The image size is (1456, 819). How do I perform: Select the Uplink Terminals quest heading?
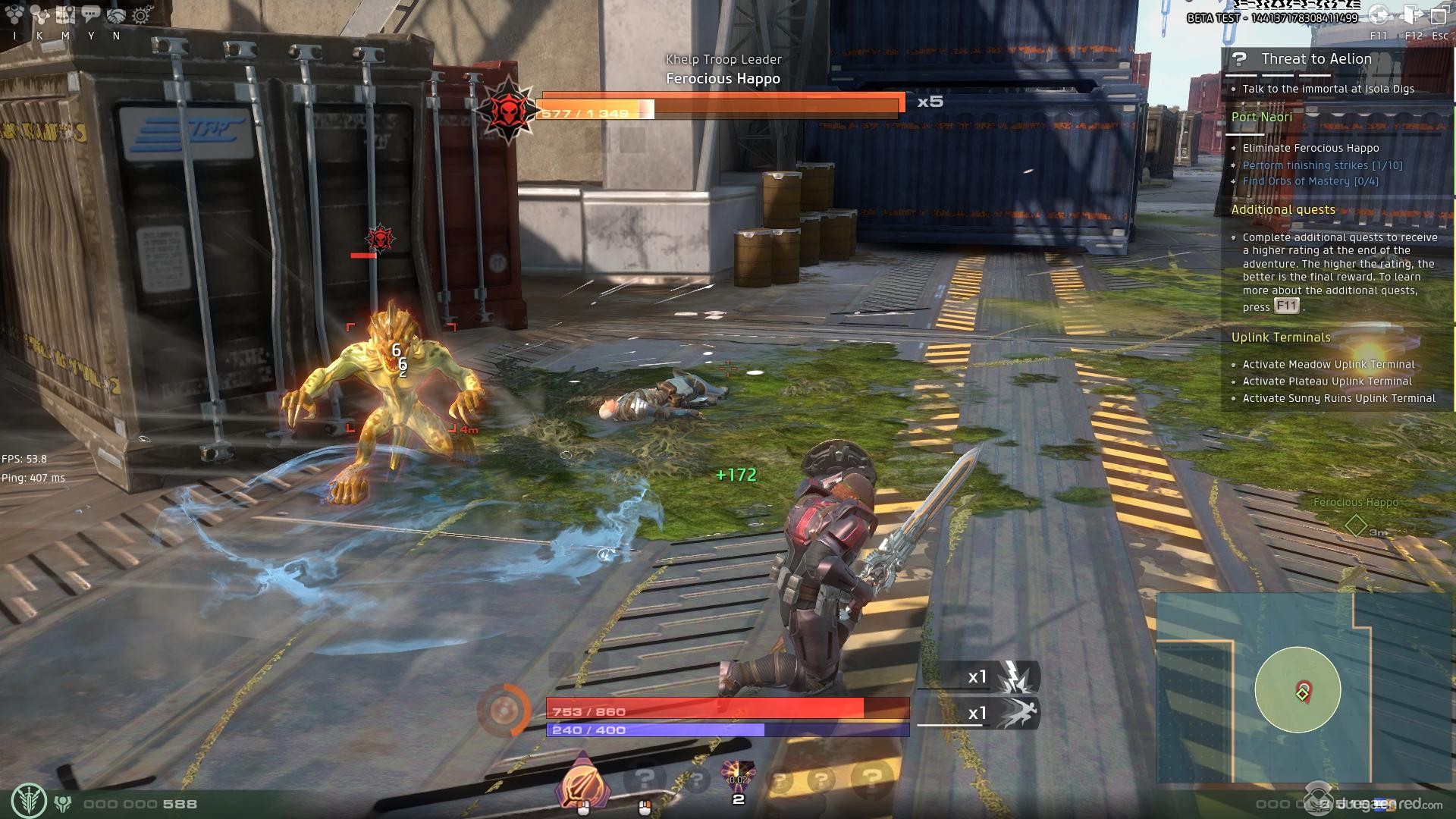point(1281,337)
